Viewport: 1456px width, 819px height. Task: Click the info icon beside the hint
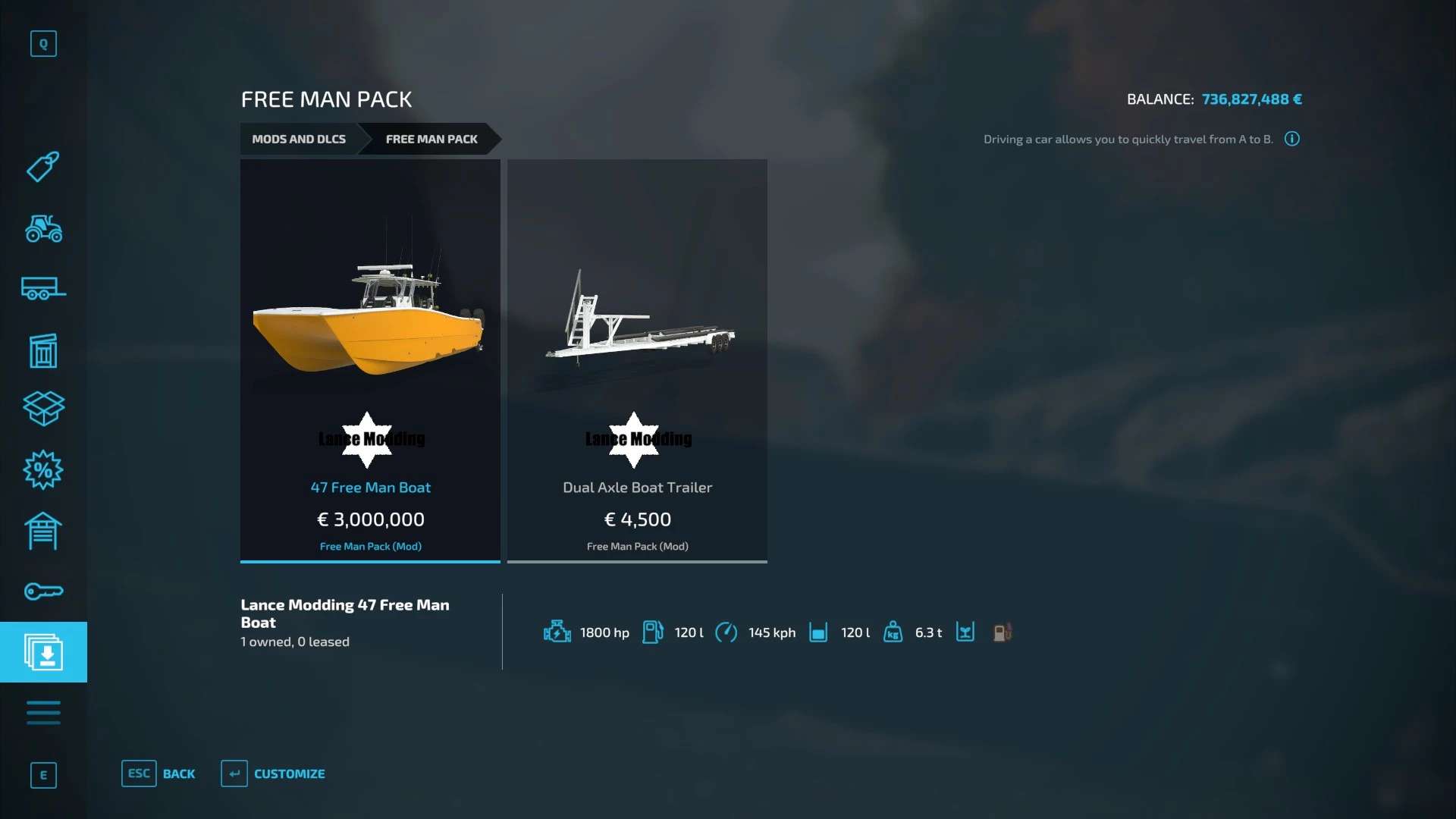1292,139
